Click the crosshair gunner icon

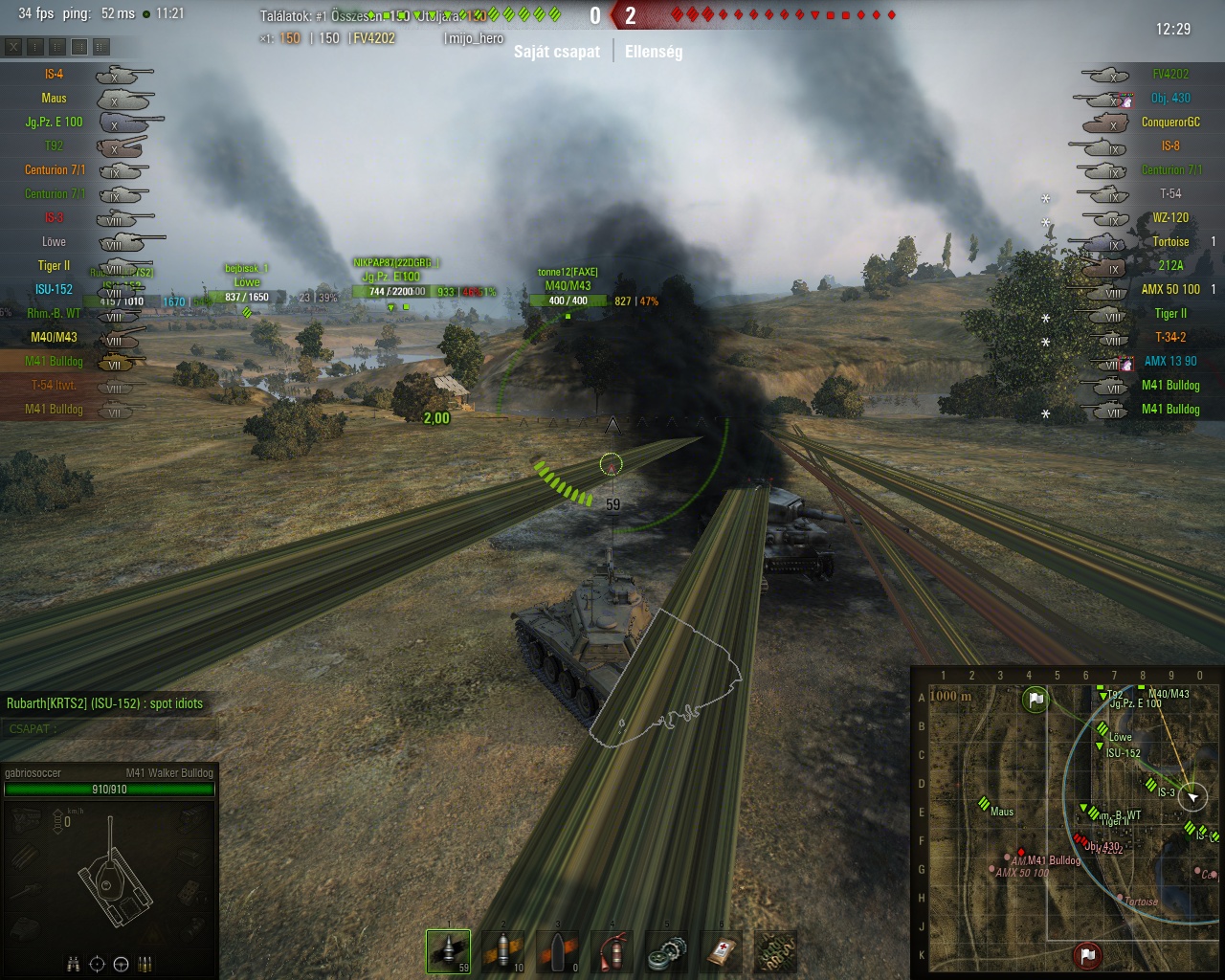[x=97, y=964]
